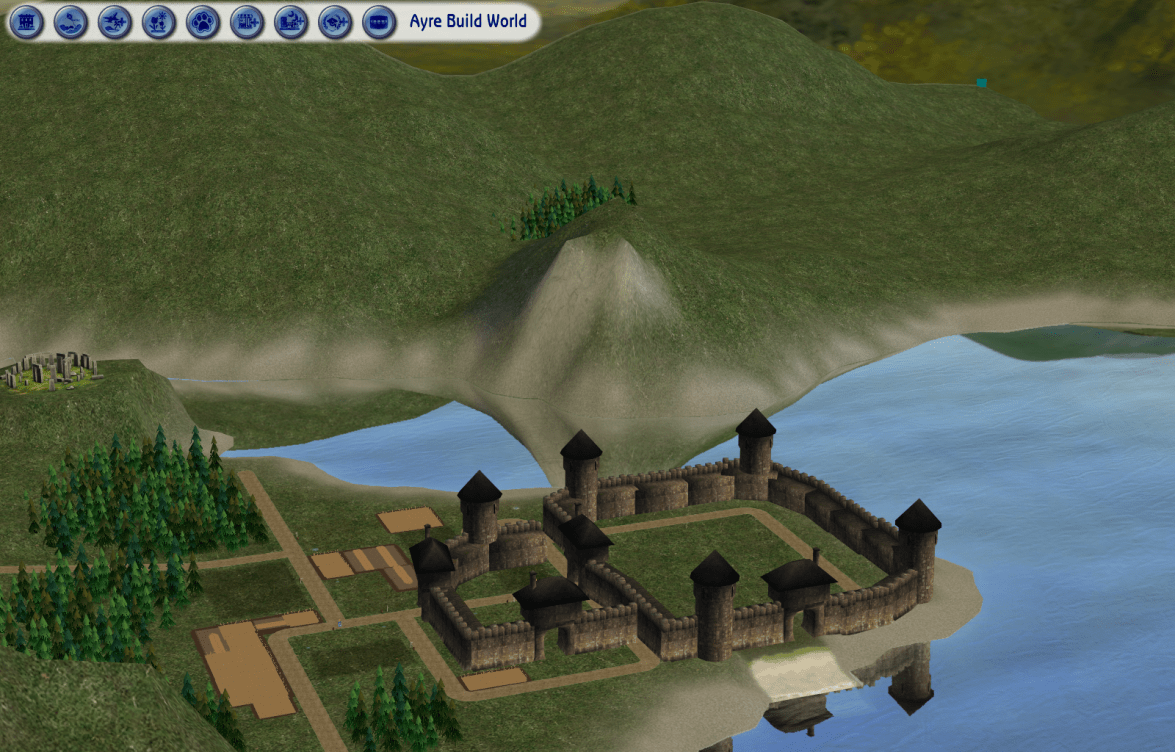Click the night building with moon icon
The height and width of the screenshot is (752, 1175).
(290, 21)
